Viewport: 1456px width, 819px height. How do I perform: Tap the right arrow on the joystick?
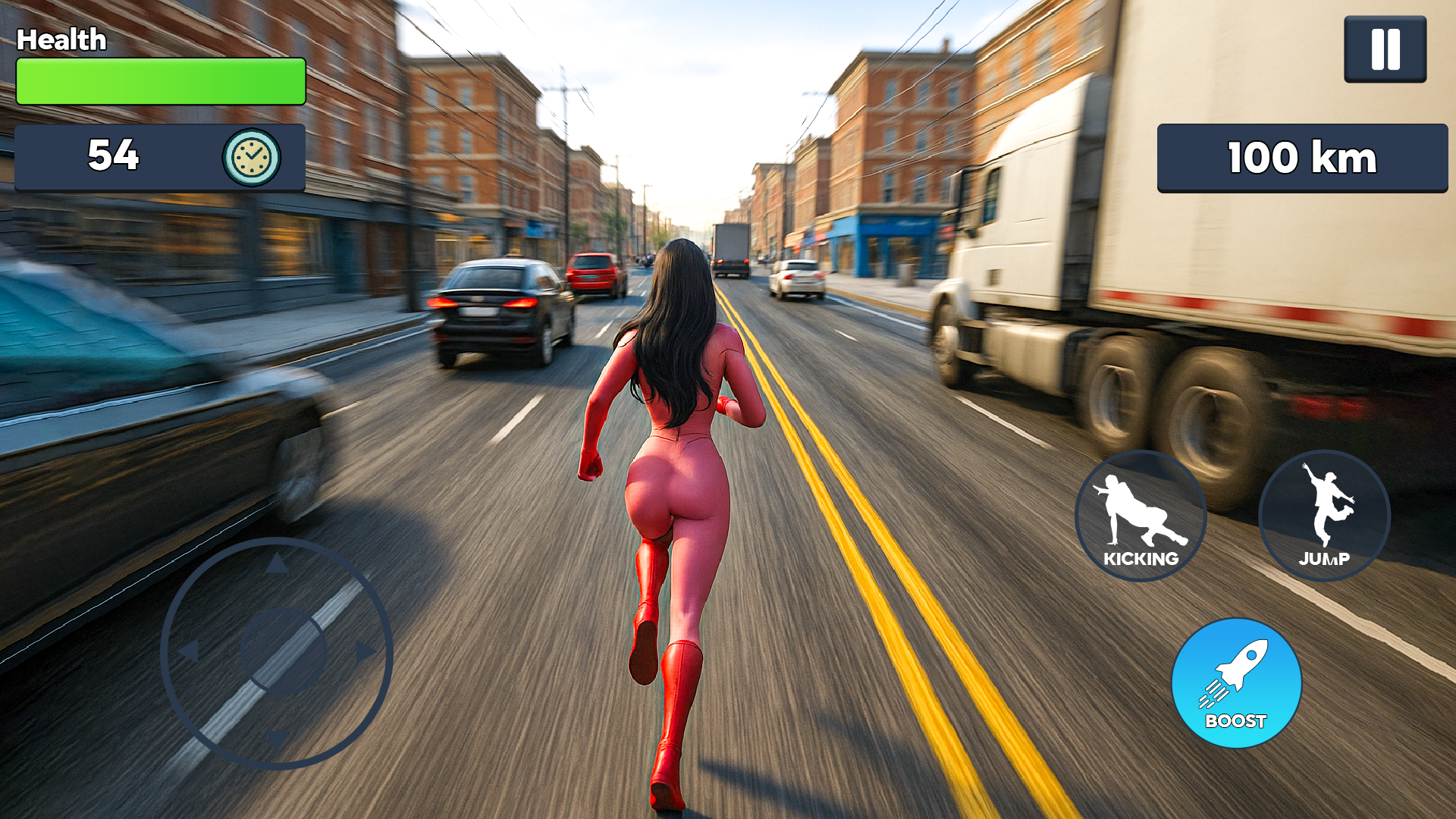click(364, 648)
